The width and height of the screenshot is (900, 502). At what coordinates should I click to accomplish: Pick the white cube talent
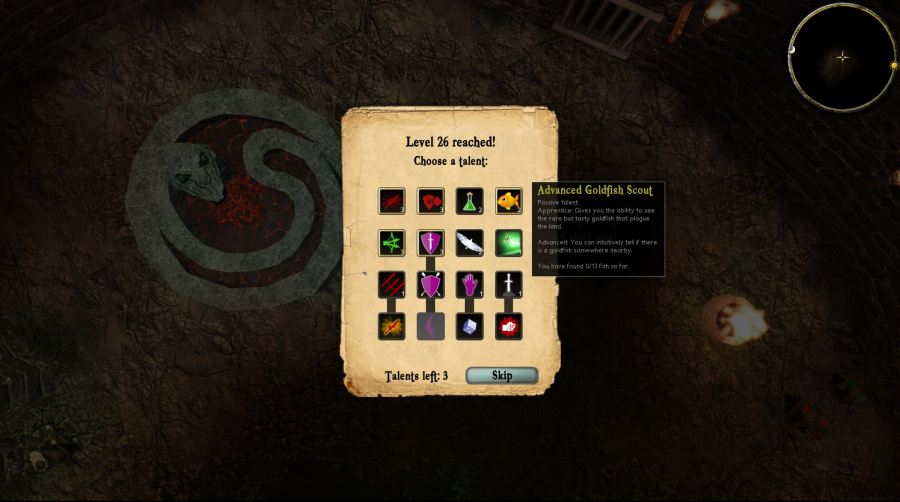pyautogui.click(x=470, y=326)
